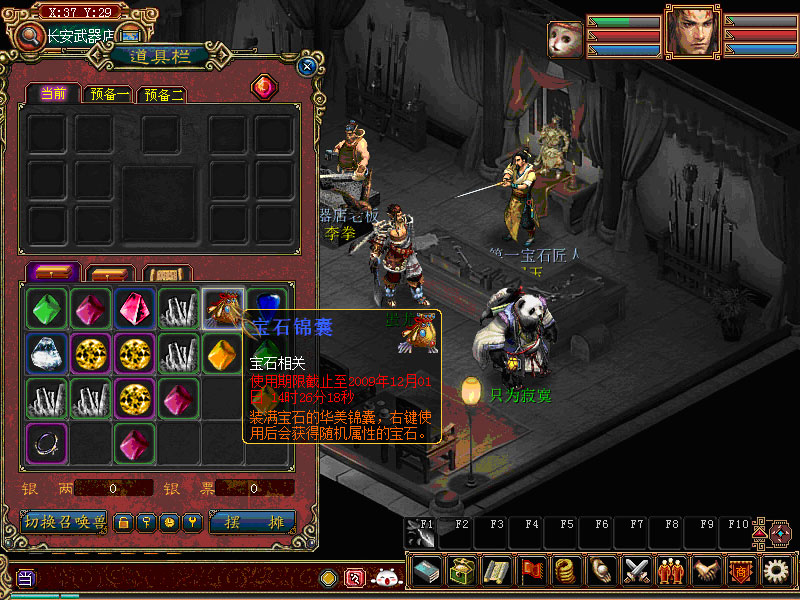Open the world map icon beside 长安武器店
Image resolution: width=800 pixels, height=600 pixels.
tap(130, 36)
